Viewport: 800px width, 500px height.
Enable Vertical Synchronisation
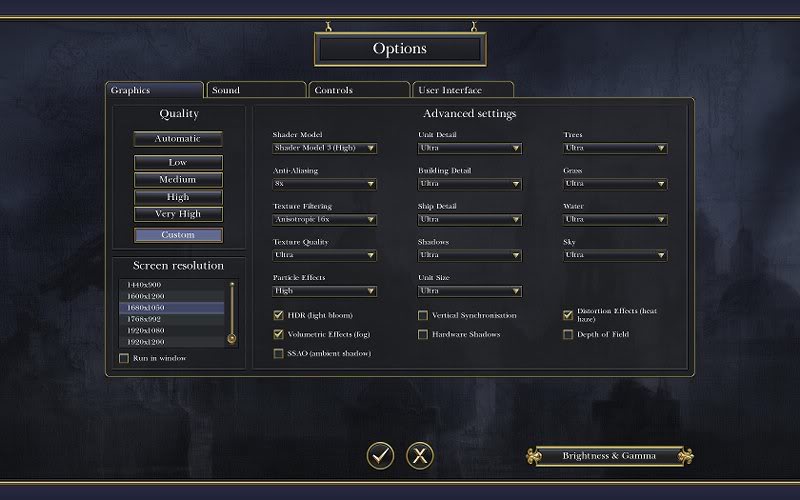pos(423,315)
